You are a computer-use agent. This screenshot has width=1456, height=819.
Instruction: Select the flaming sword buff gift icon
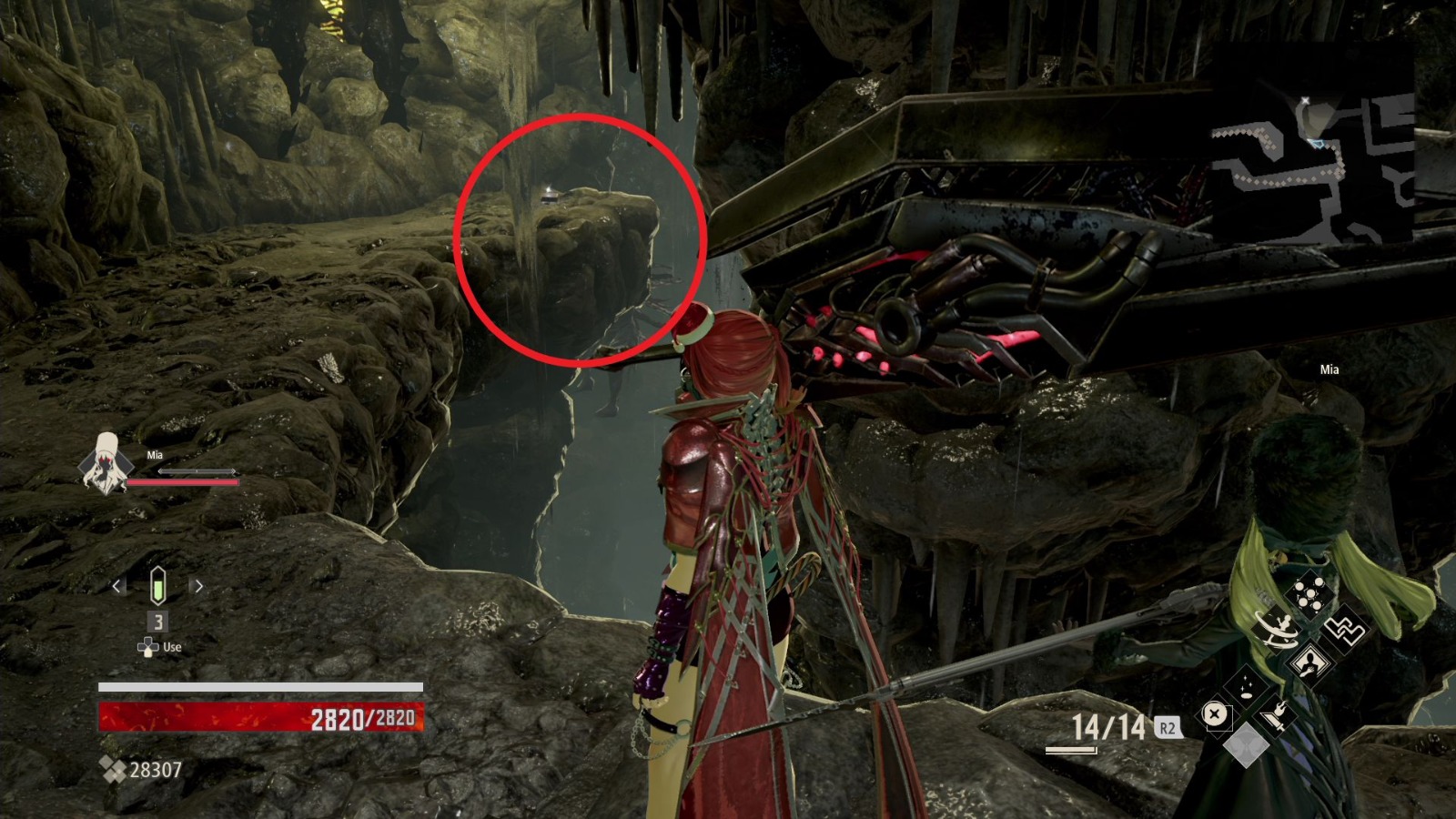pos(1275,714)
